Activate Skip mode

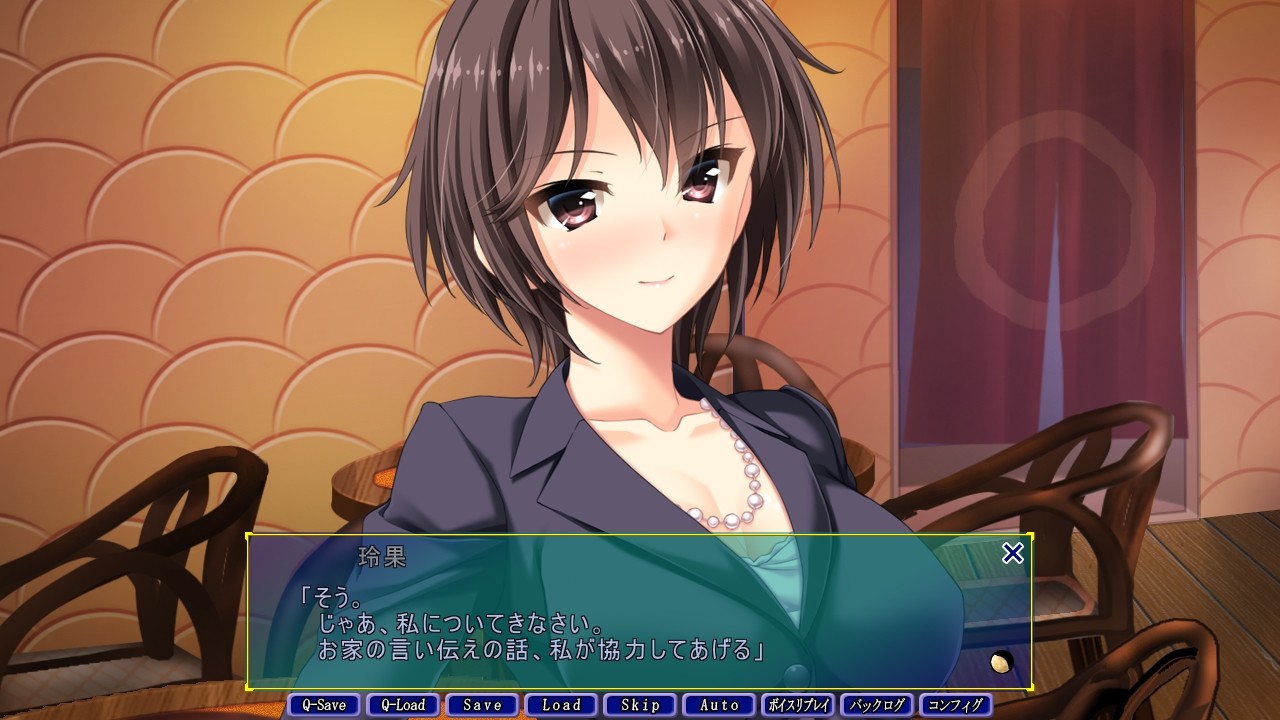tap(640, 705)
